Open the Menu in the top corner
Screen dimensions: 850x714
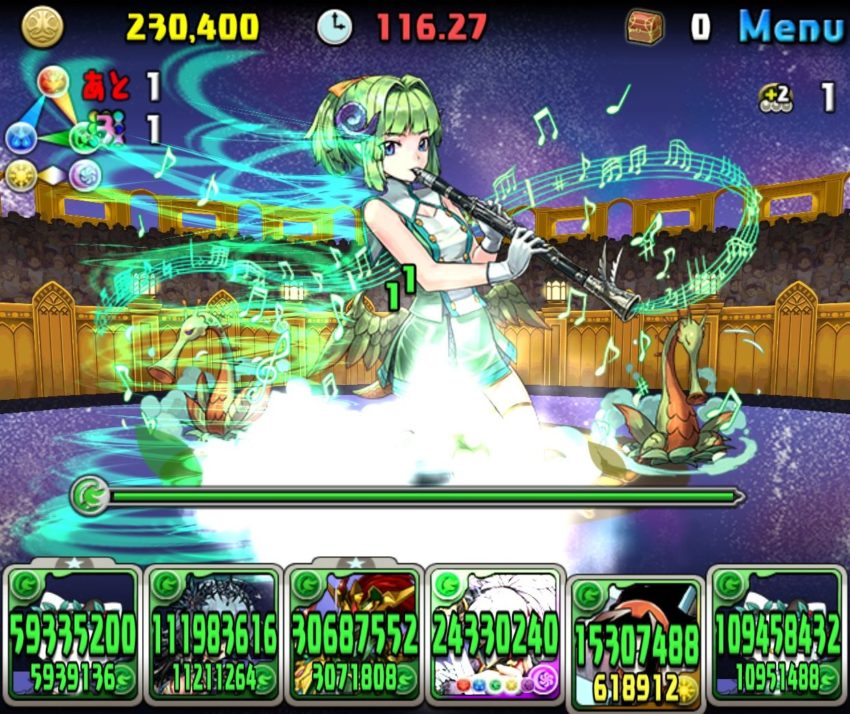tap(790, 27)
